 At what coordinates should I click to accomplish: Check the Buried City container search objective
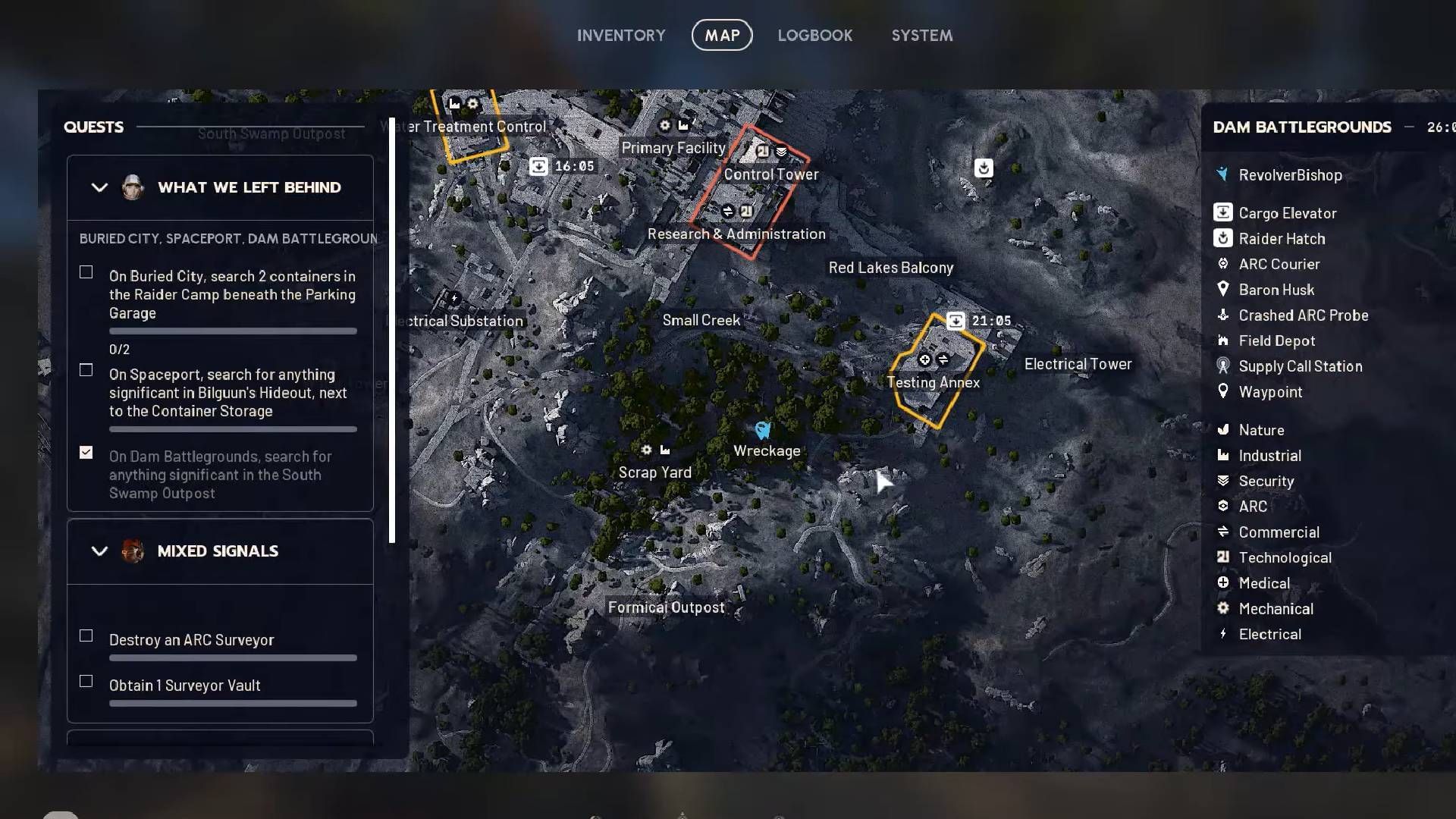click(86, 271)
